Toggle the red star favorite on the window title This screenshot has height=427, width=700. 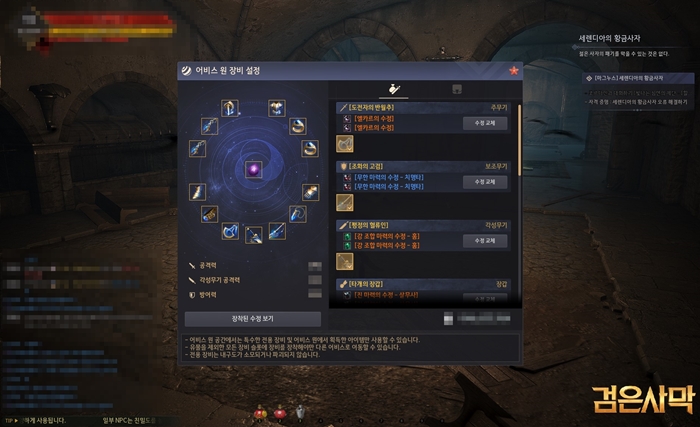[513, 71]
